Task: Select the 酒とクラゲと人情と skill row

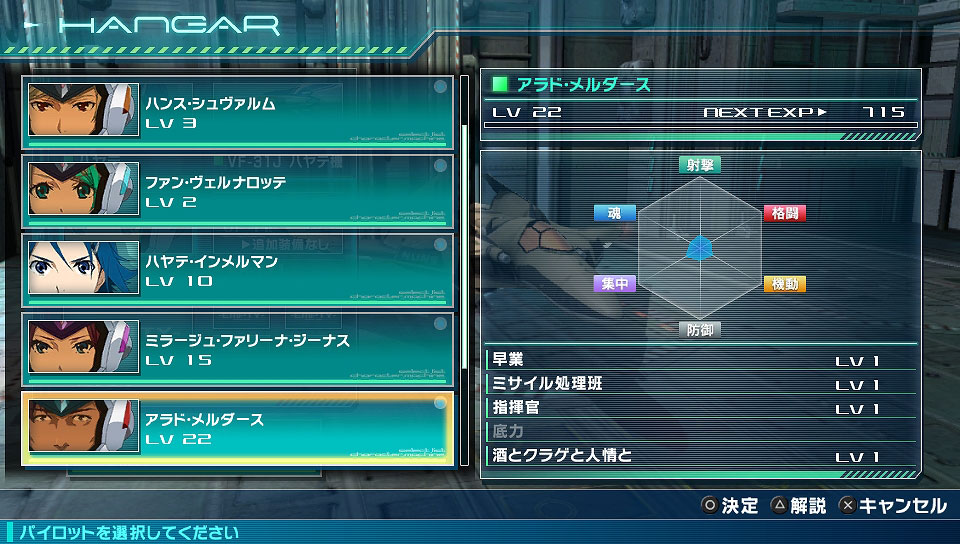Action: pos(700,456)
